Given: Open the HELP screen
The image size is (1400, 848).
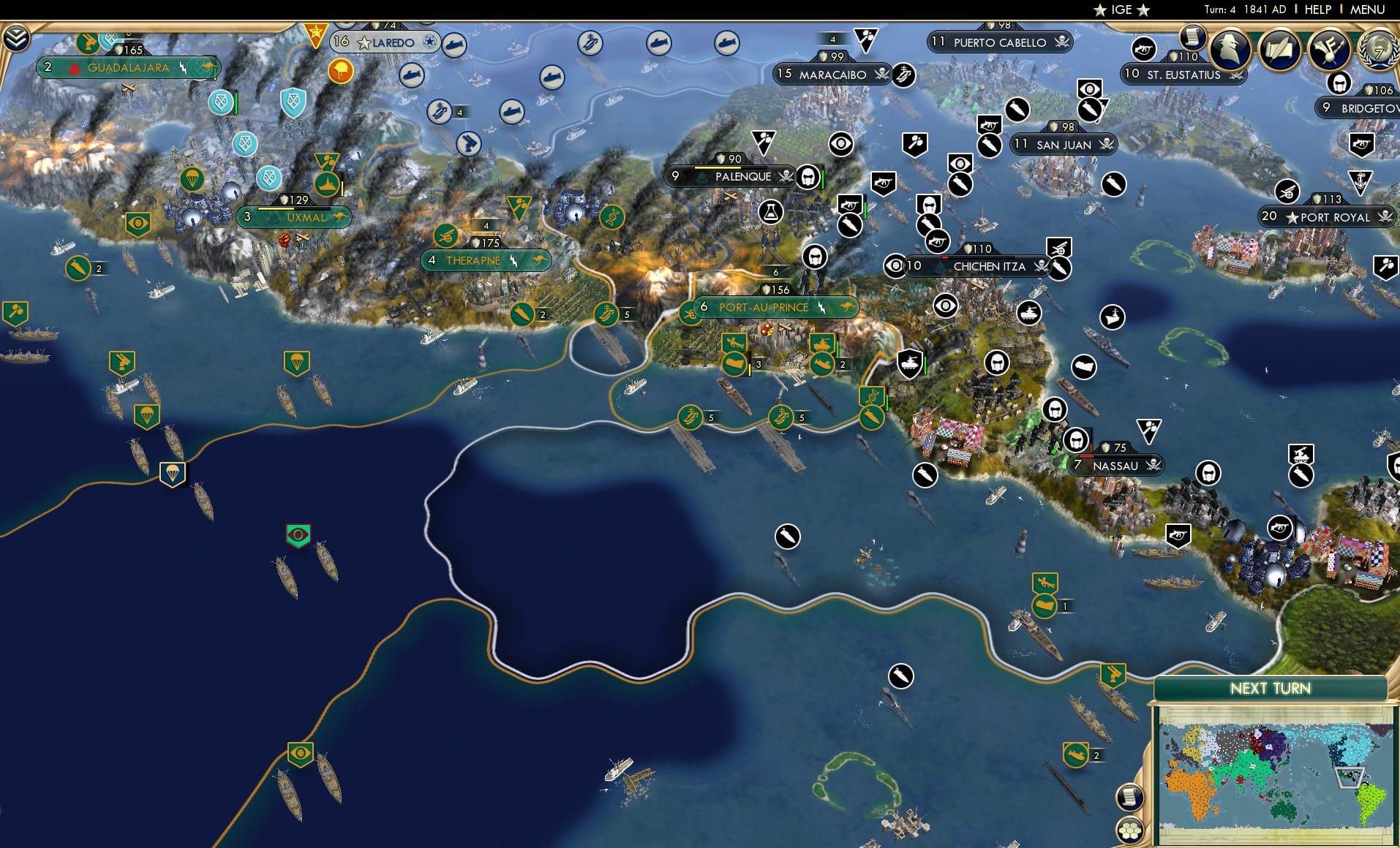Looking at the screenshot, I should click(1317, 10).
